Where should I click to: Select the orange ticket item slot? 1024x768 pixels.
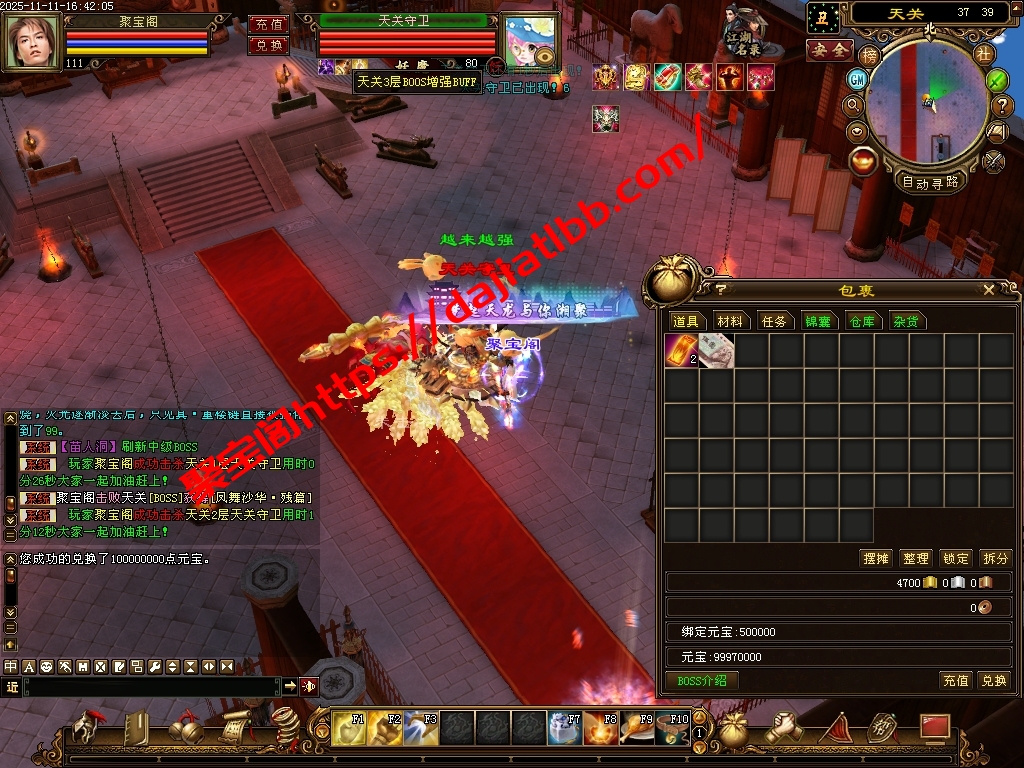tap(681, 351)
